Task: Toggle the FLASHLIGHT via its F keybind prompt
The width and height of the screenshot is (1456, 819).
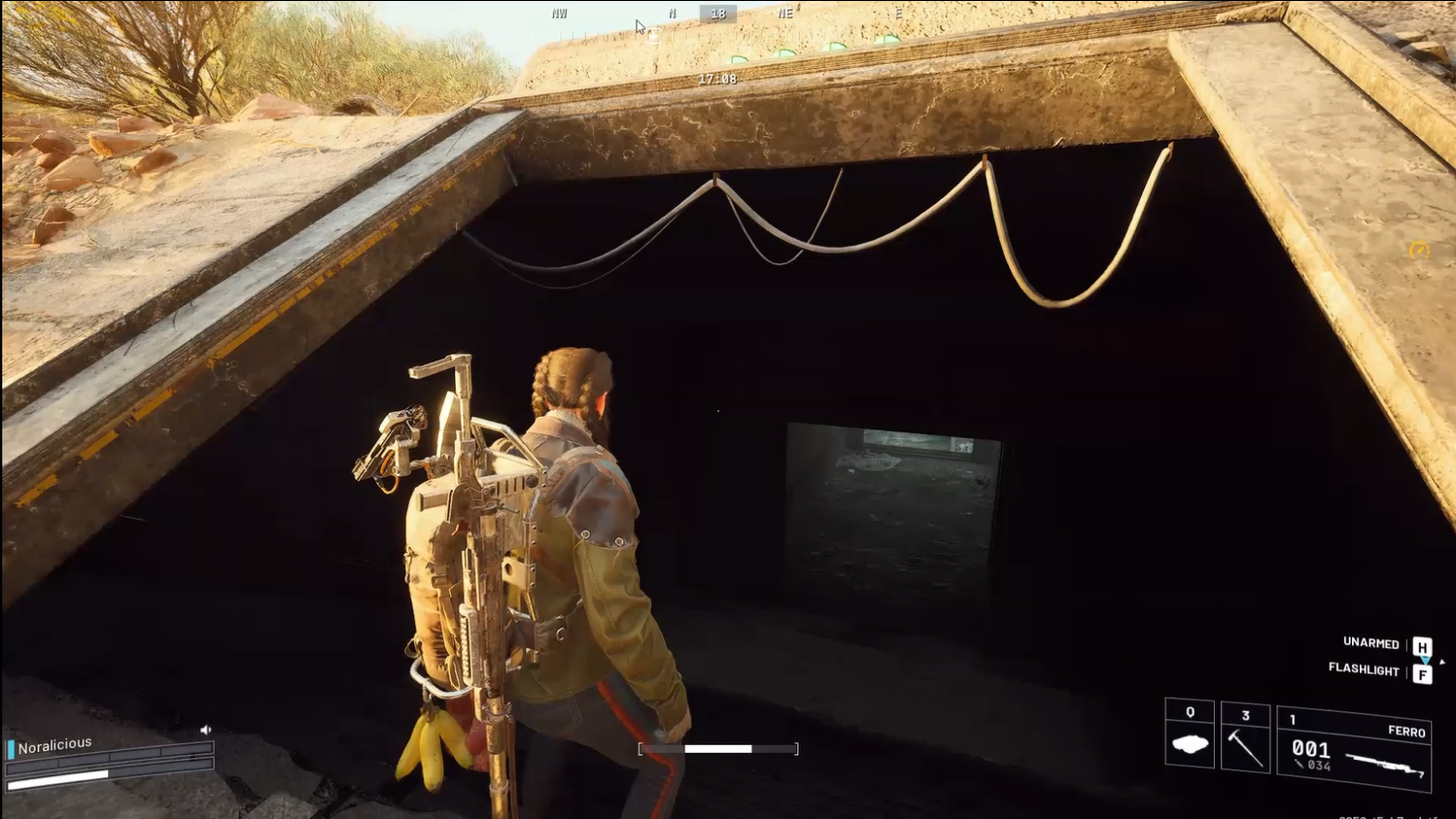Action: pos(1424,671)
